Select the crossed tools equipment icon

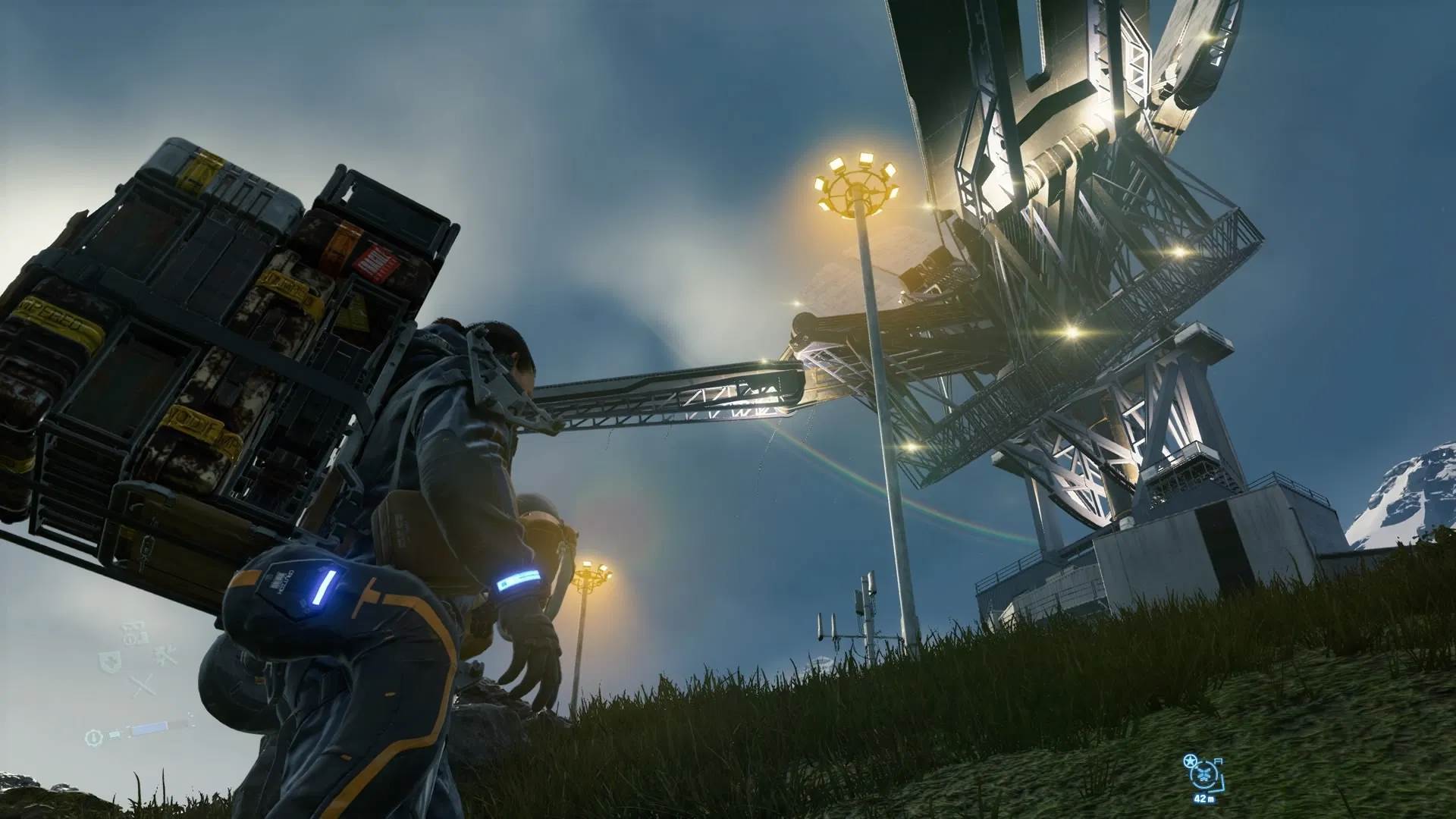pyautogui.click(x=164, y=656)
